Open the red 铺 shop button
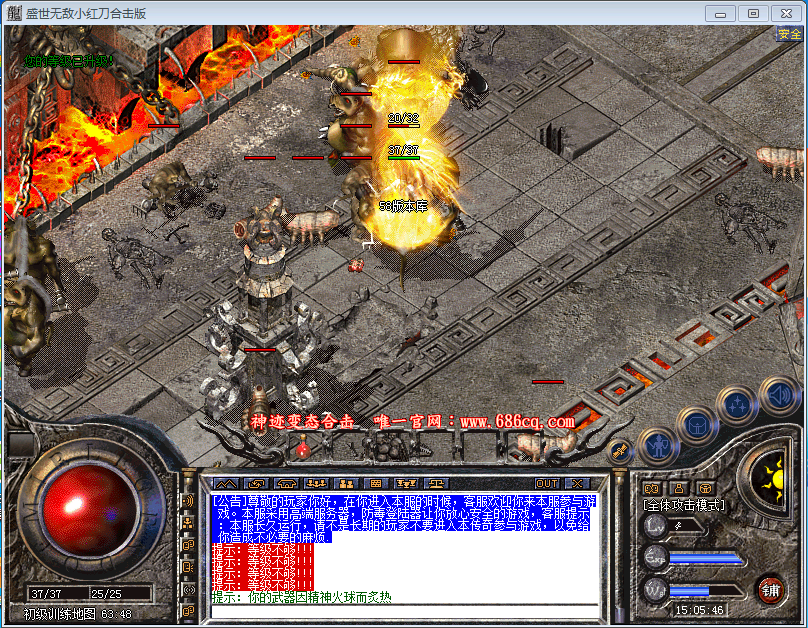The image size is (808, 628). 769,588
